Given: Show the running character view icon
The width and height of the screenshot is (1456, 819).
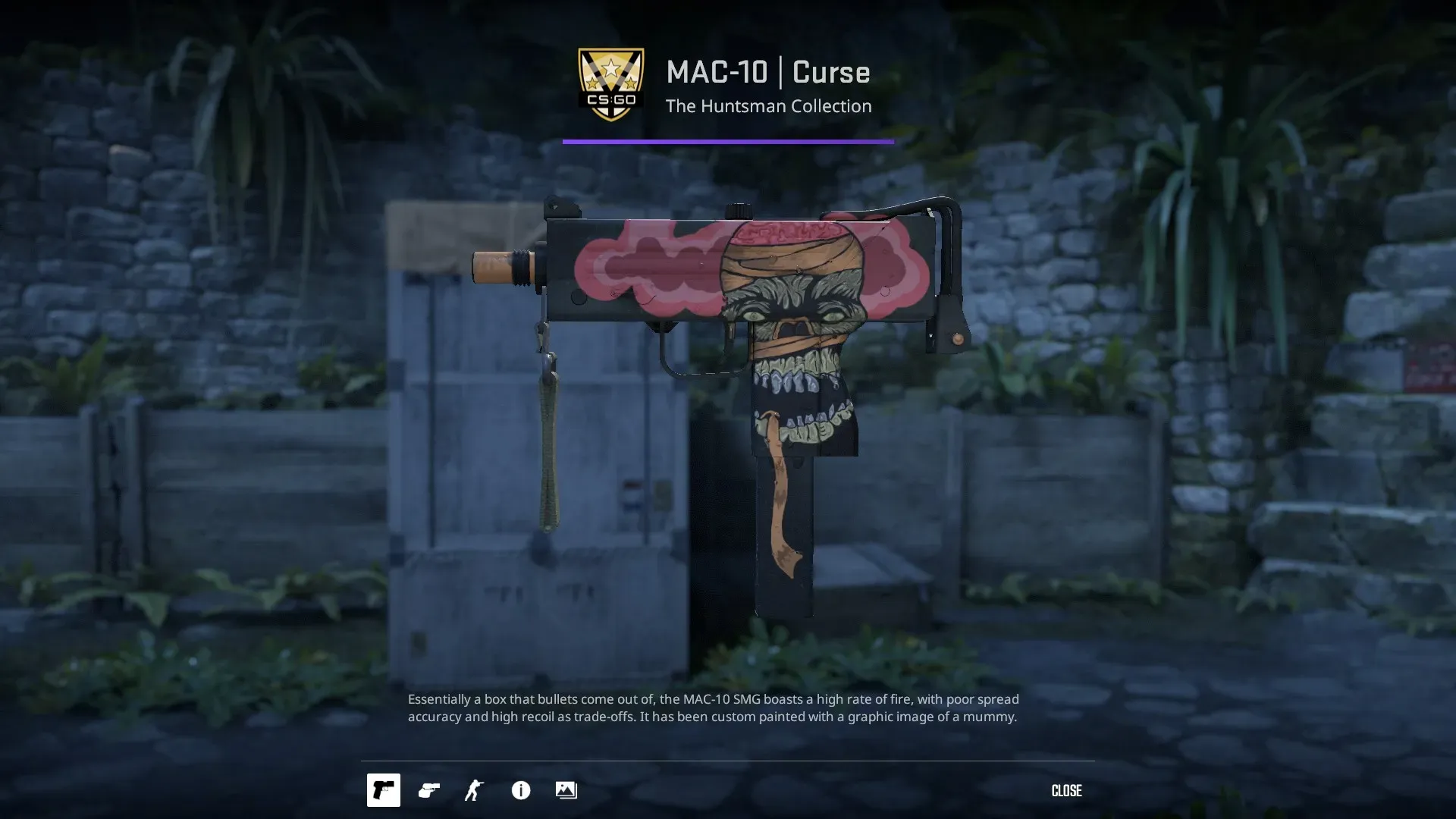Looking at the screenshot, I should coord(474,790).
